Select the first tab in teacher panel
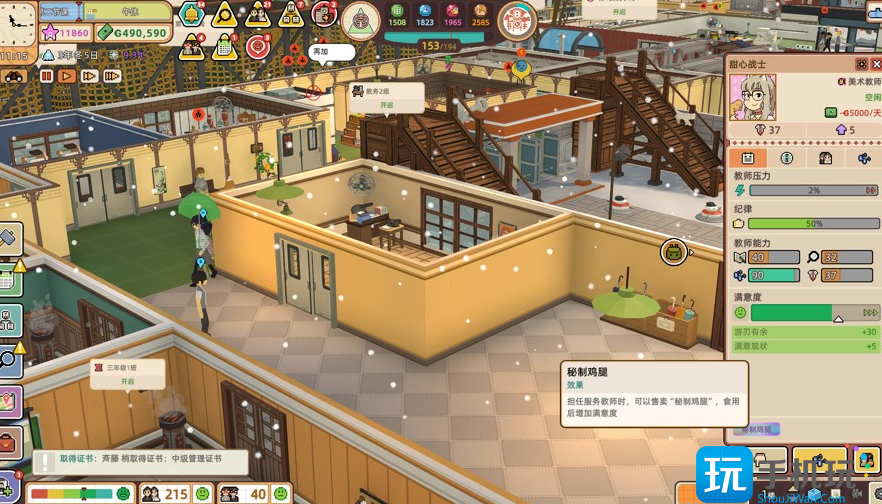Image resolution: width=882 pixels, height=504 pixels. (x=747, y=158)
